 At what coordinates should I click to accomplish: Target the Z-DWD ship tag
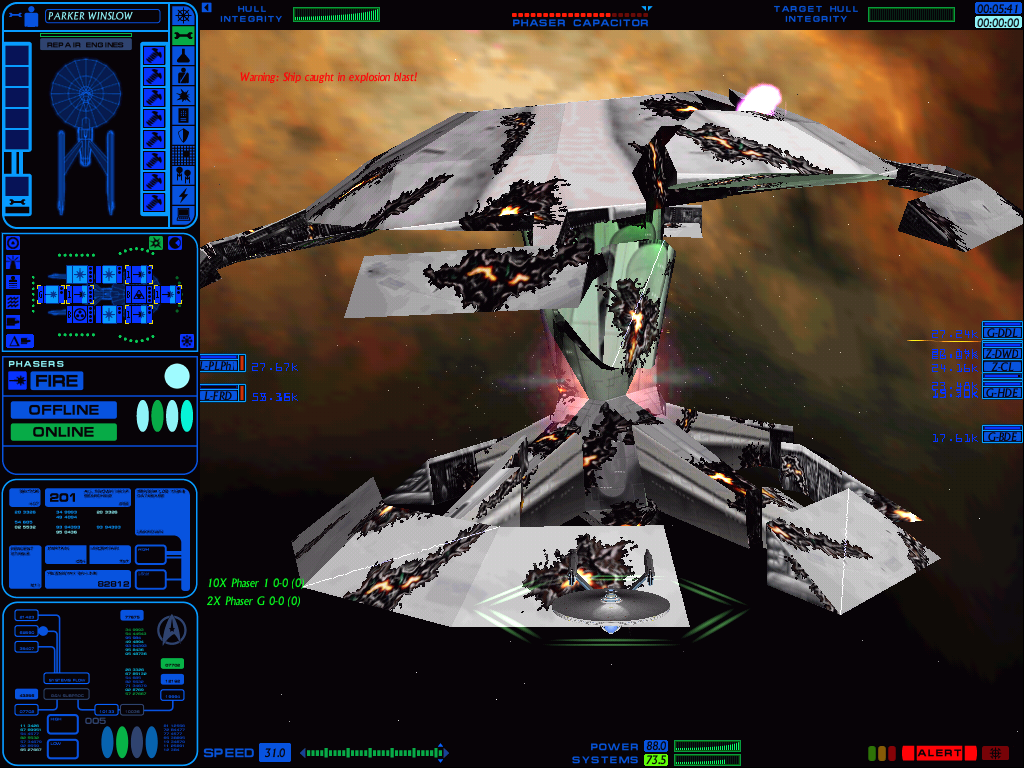click(1002, 353)
